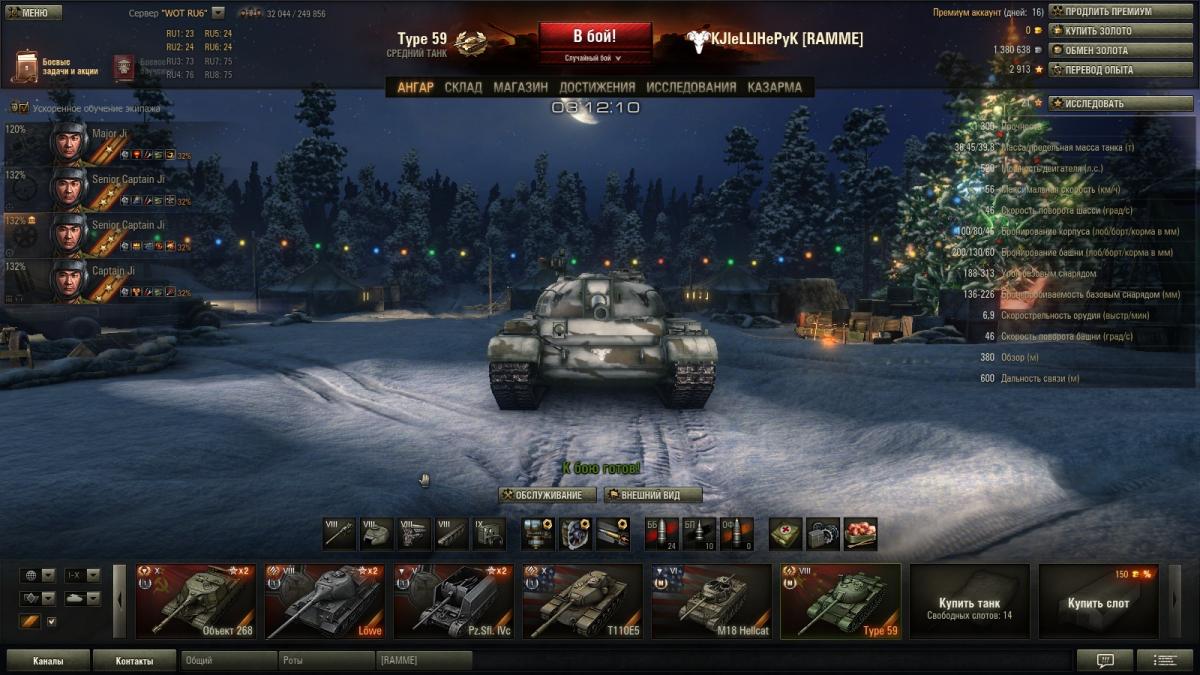Open the МЕНЮ button
Screen dimensions: 1200x675
click(x=33, y=13)
